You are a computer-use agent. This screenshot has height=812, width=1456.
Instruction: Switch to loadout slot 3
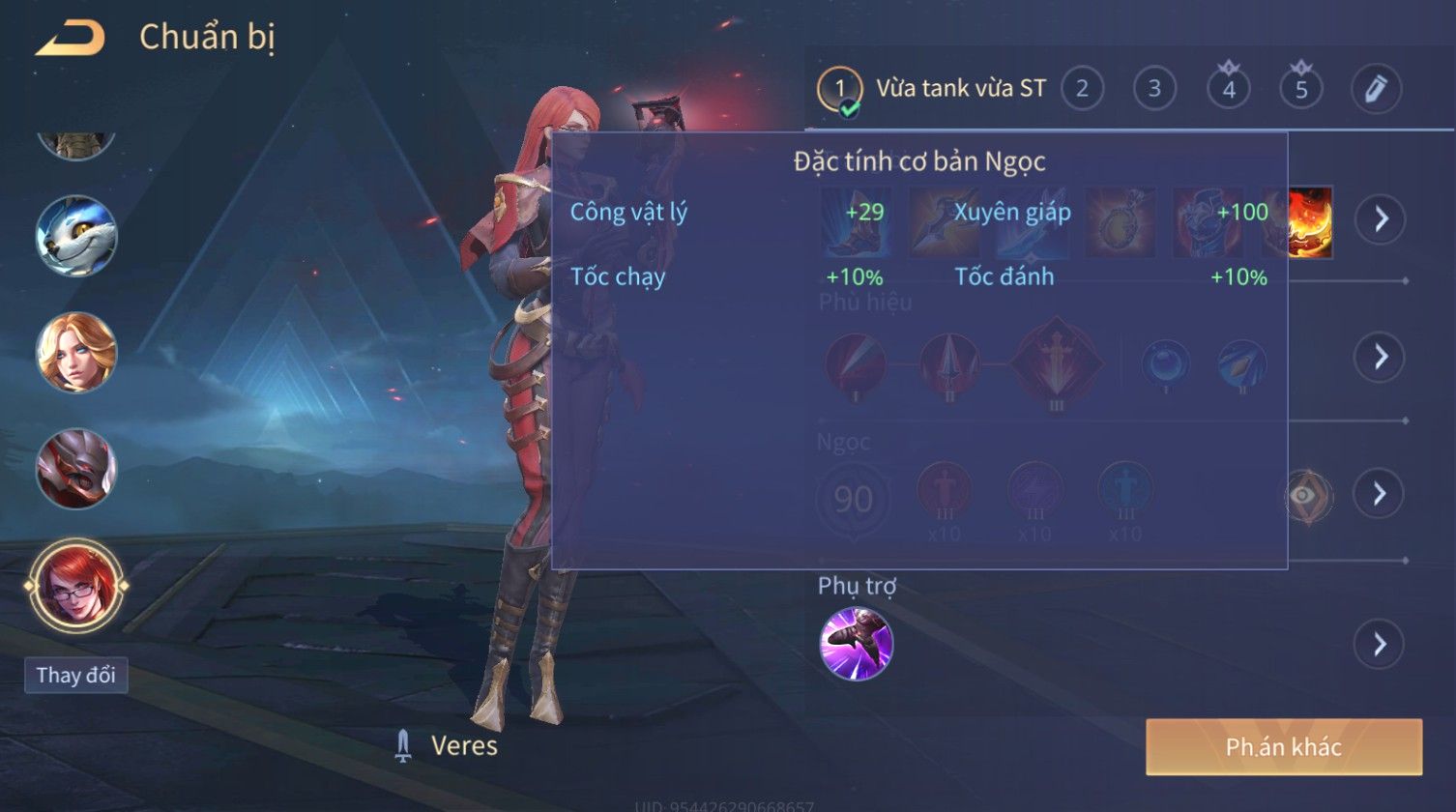tap(1154, 89)
